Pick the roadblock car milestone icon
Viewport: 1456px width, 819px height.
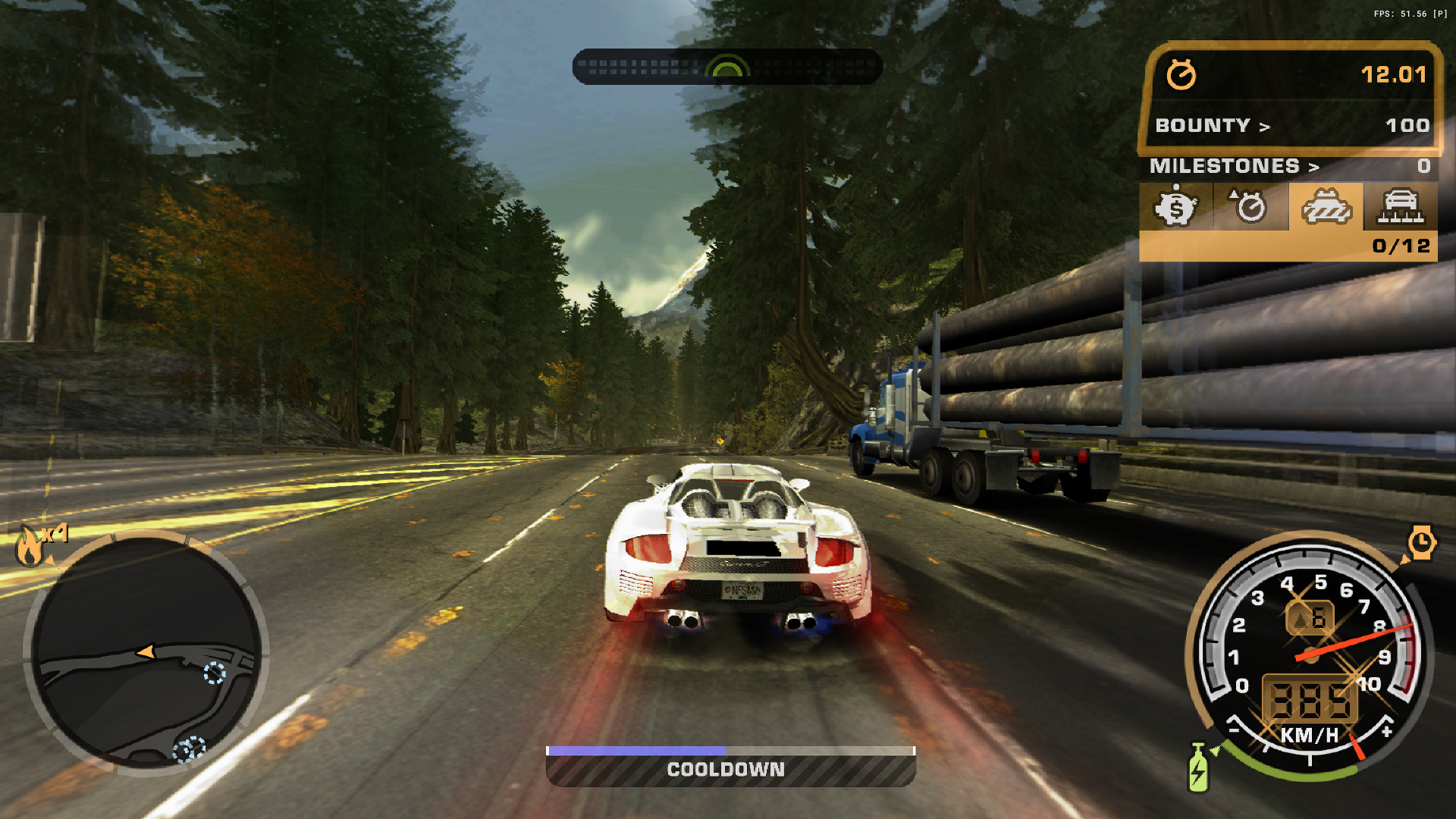(1401, 206)
